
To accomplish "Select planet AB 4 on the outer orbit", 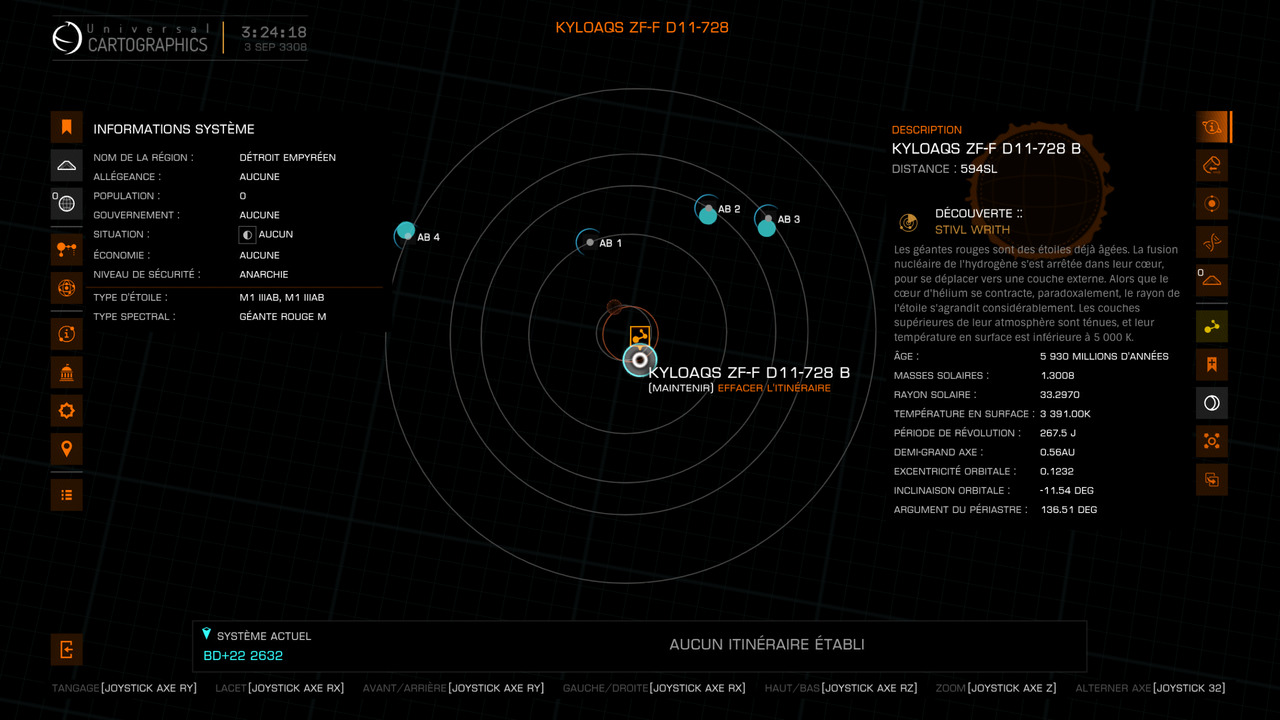I will 406,233.
